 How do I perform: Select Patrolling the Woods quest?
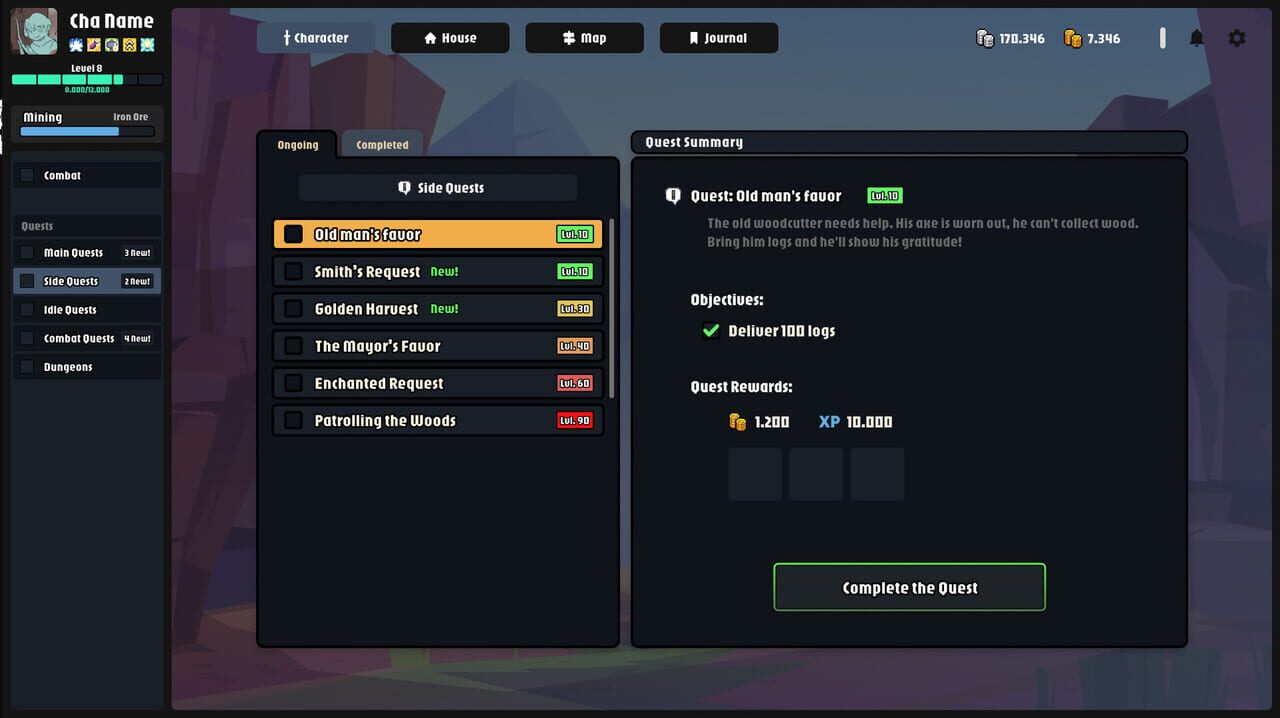point(437,421)
